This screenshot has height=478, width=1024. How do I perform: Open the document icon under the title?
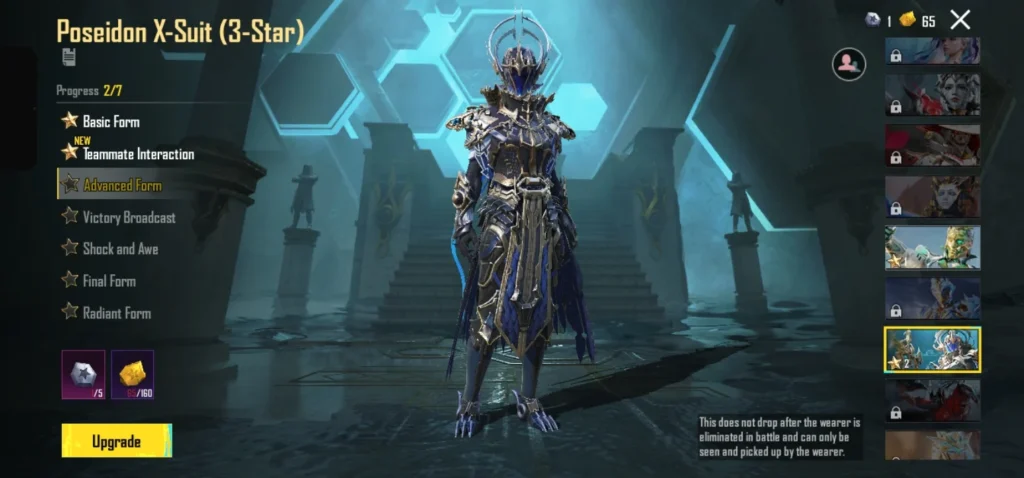(69, 57)
